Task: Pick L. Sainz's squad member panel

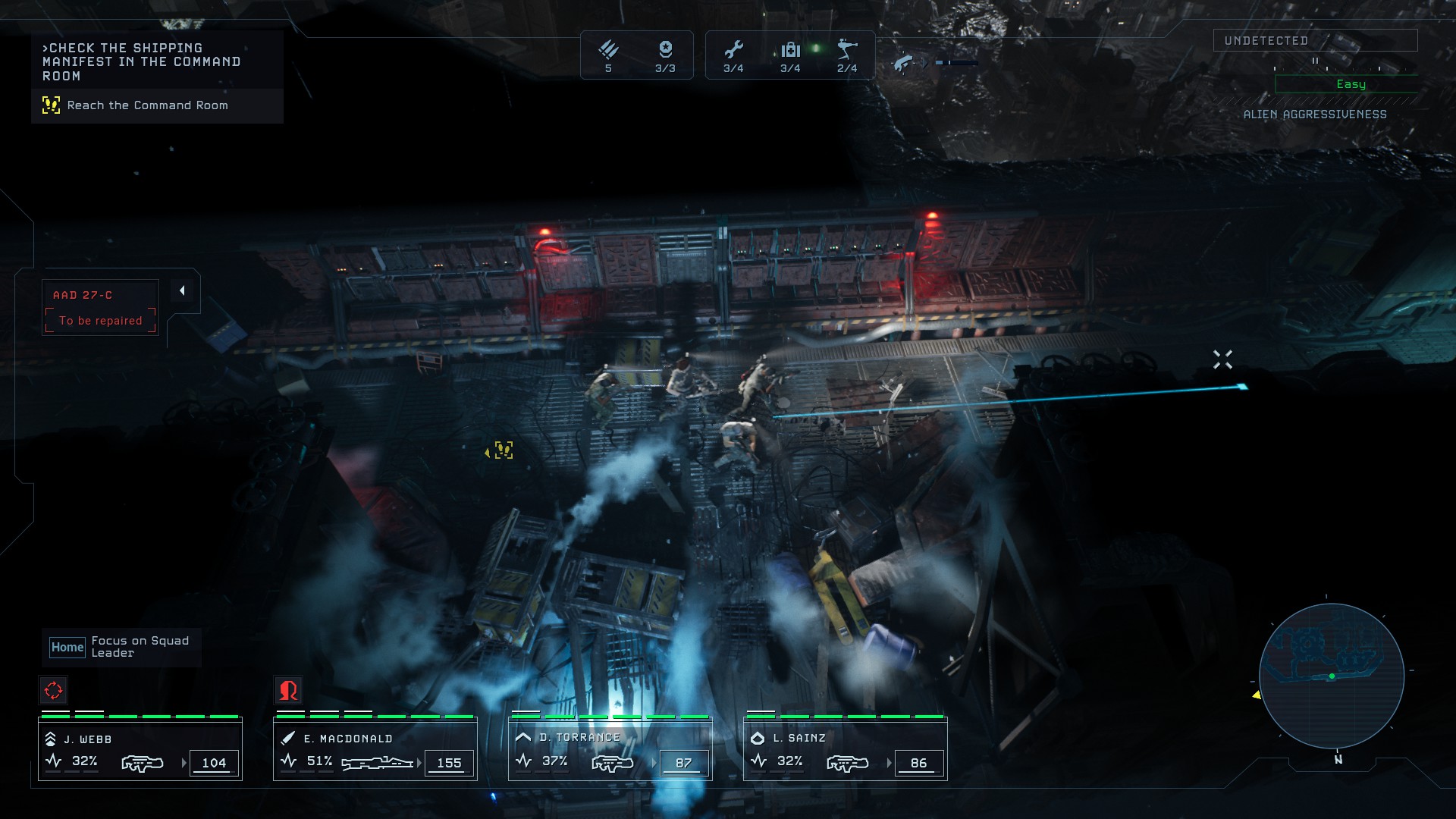Action: click(846, 750)
